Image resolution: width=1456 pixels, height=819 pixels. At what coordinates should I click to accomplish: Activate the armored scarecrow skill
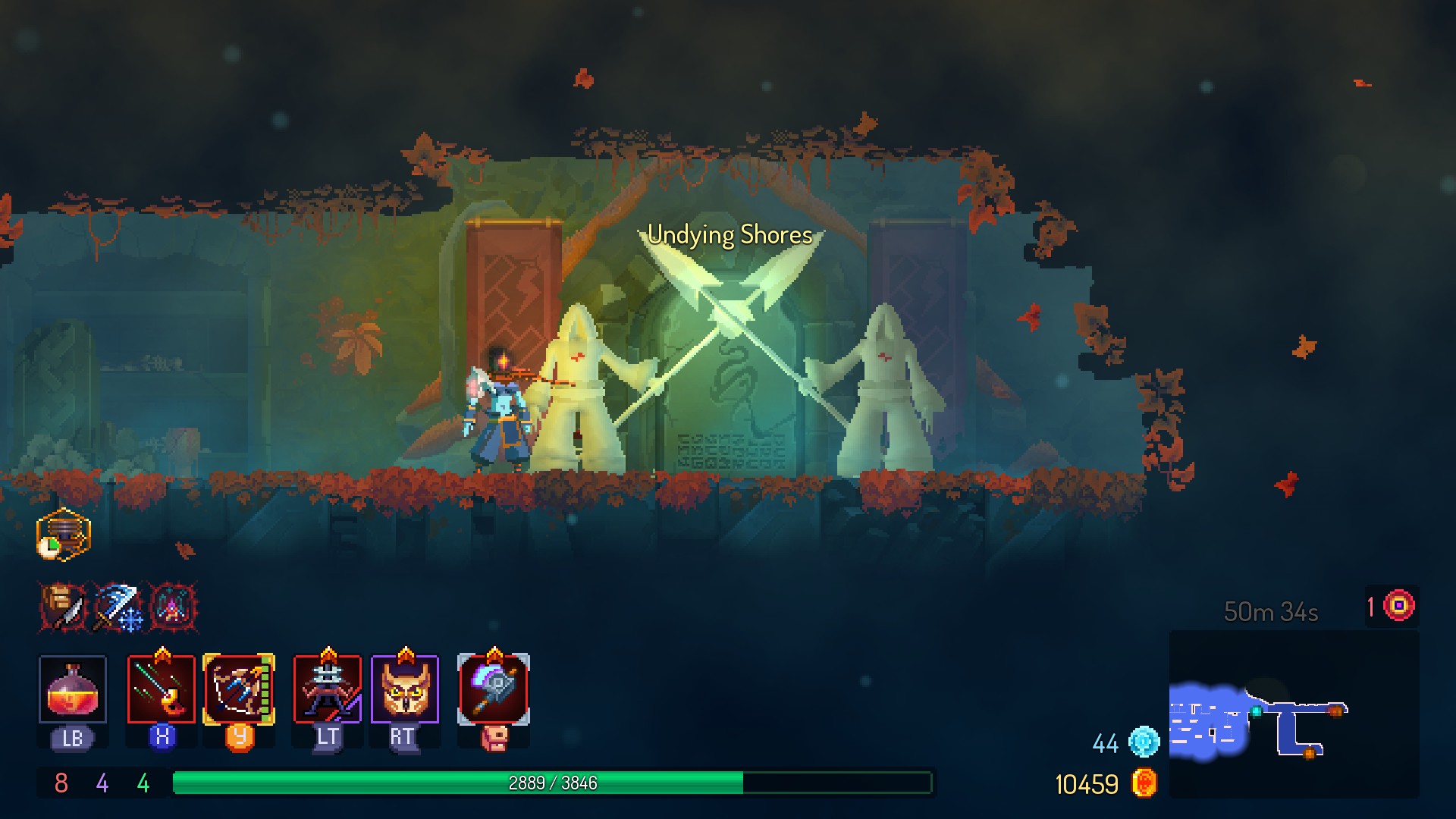328,689
